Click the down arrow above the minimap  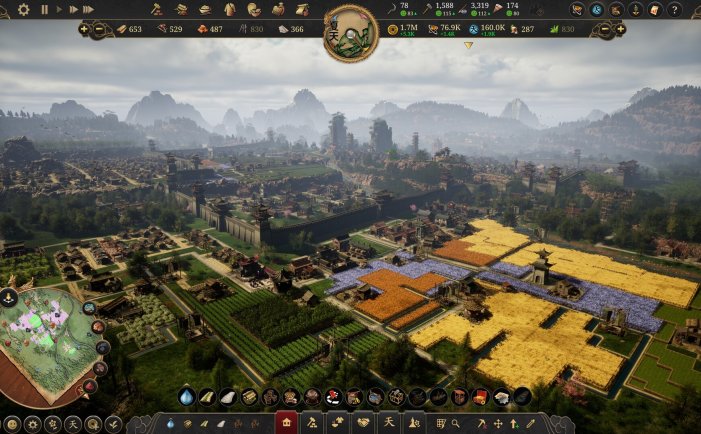pyautogui.click(x=8, y=296)
